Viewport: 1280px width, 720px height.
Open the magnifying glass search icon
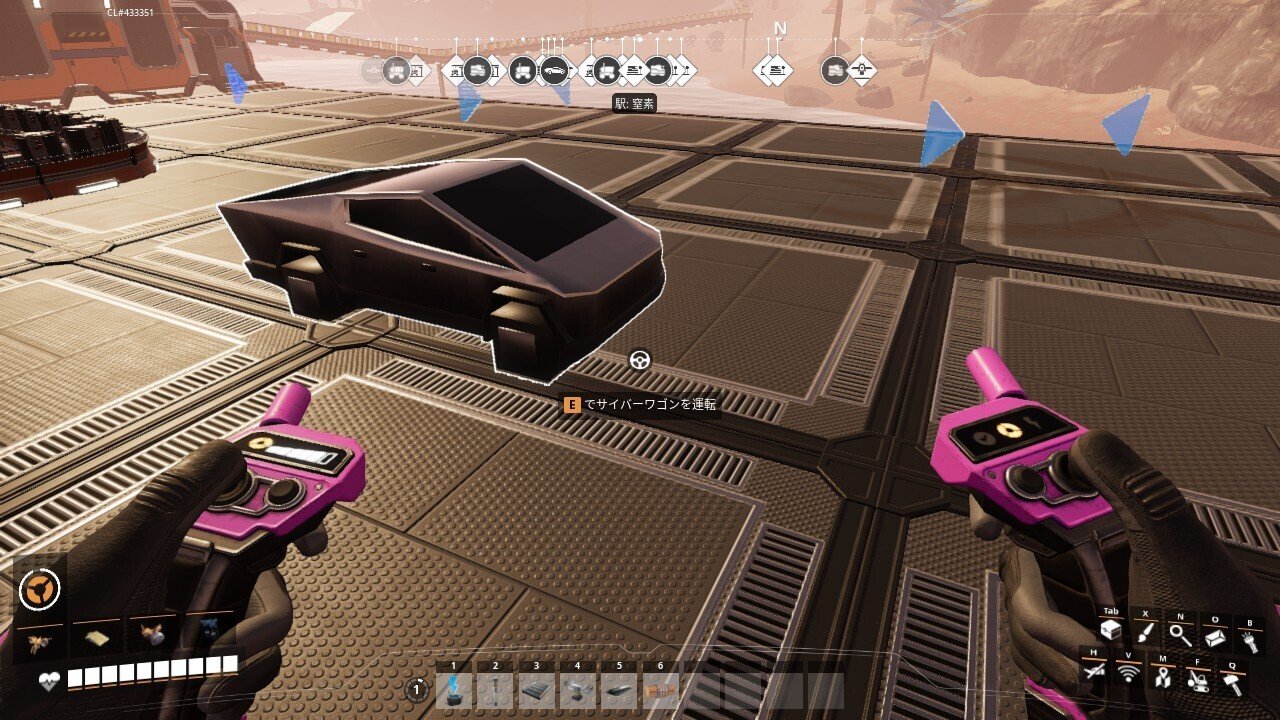click(x=1180, y=633)
